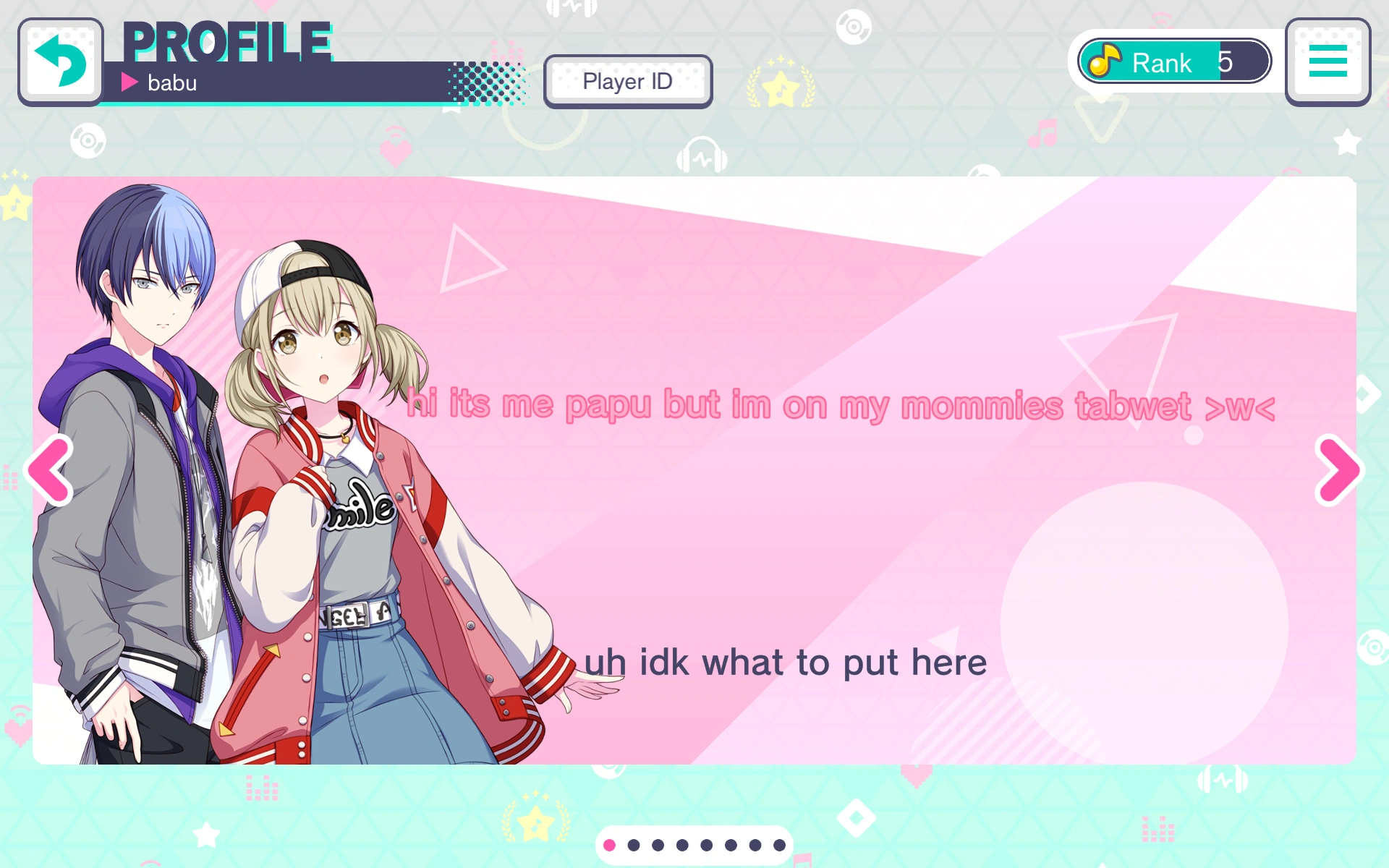
Task: Click the Rank level number 5
Action: click(1224, 62)
